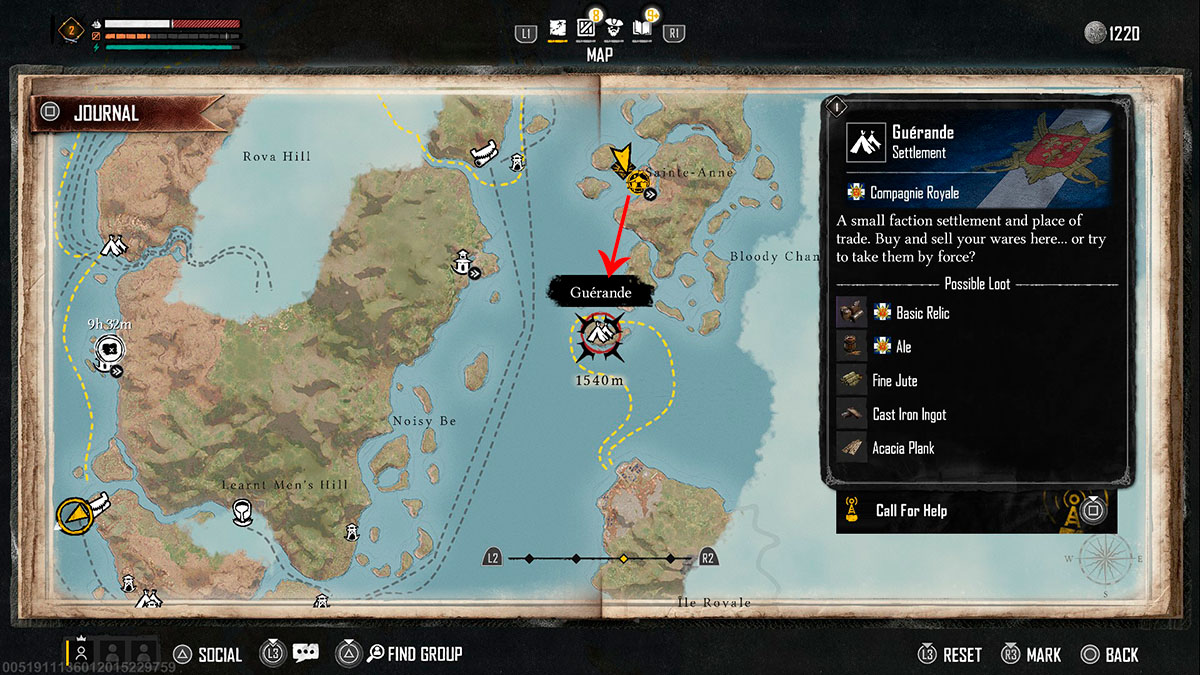Reset the map view
1200x675 pixels.
pos(950,655)
